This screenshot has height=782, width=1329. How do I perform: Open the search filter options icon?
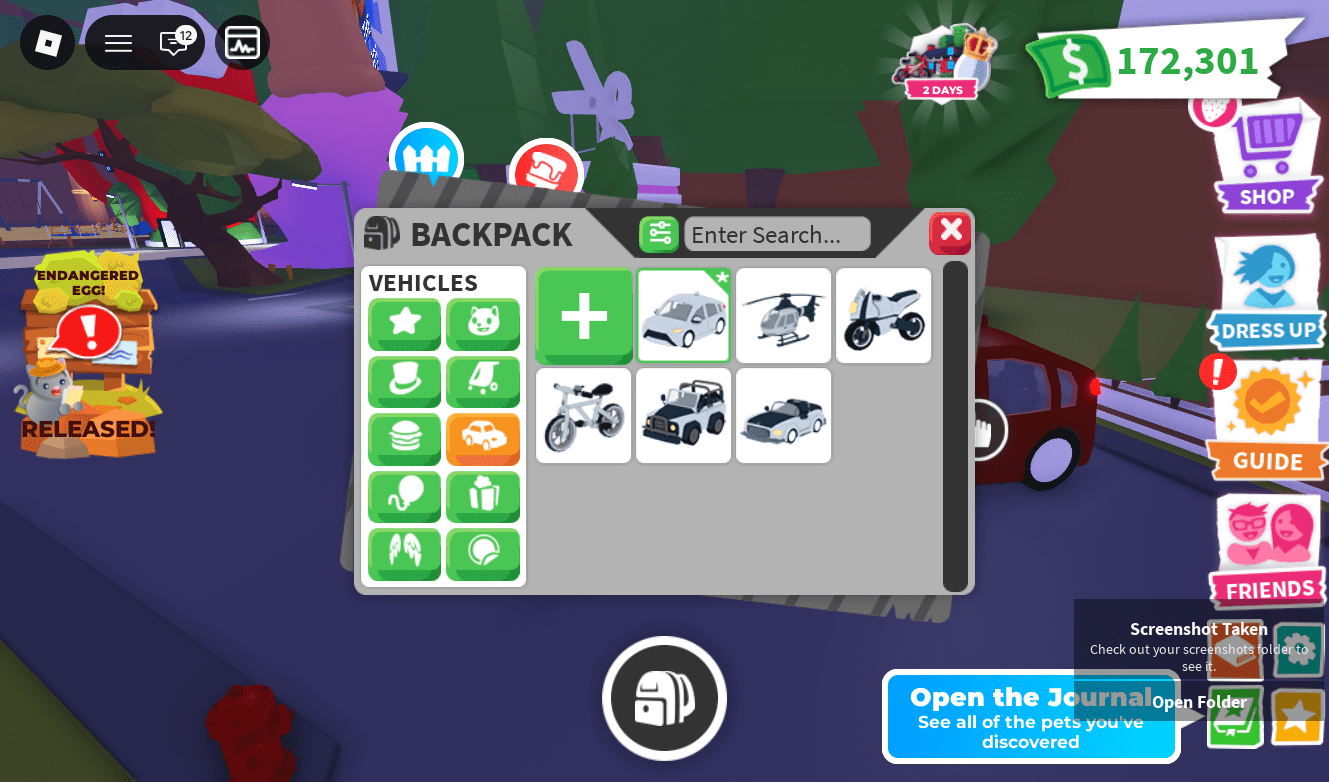[x=659, y=233]
